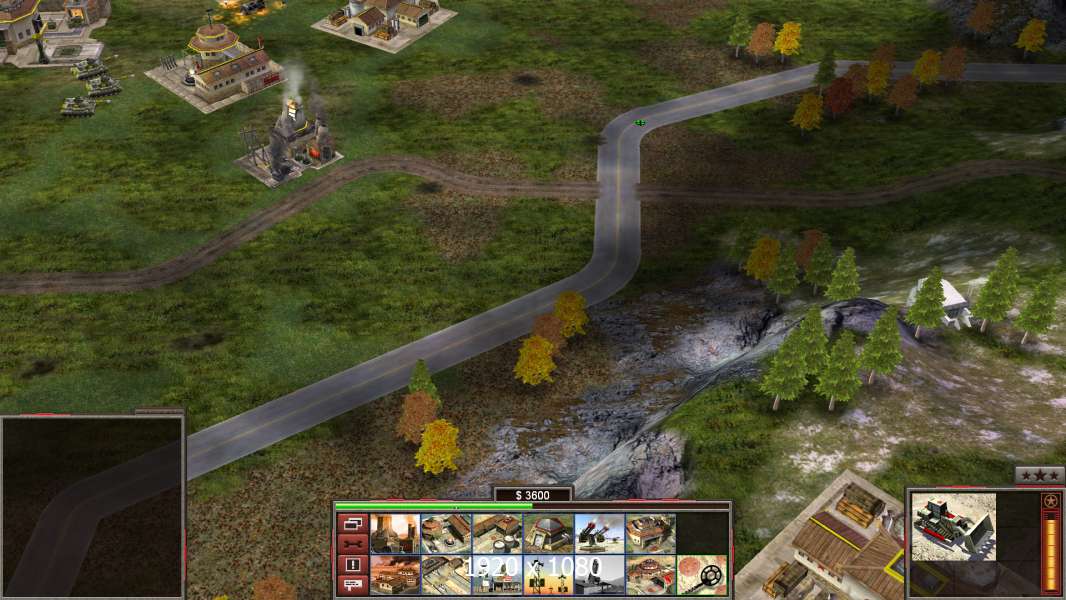
Task: Choose the Gattling Cannon defense icon
Action: pos(598,534)
